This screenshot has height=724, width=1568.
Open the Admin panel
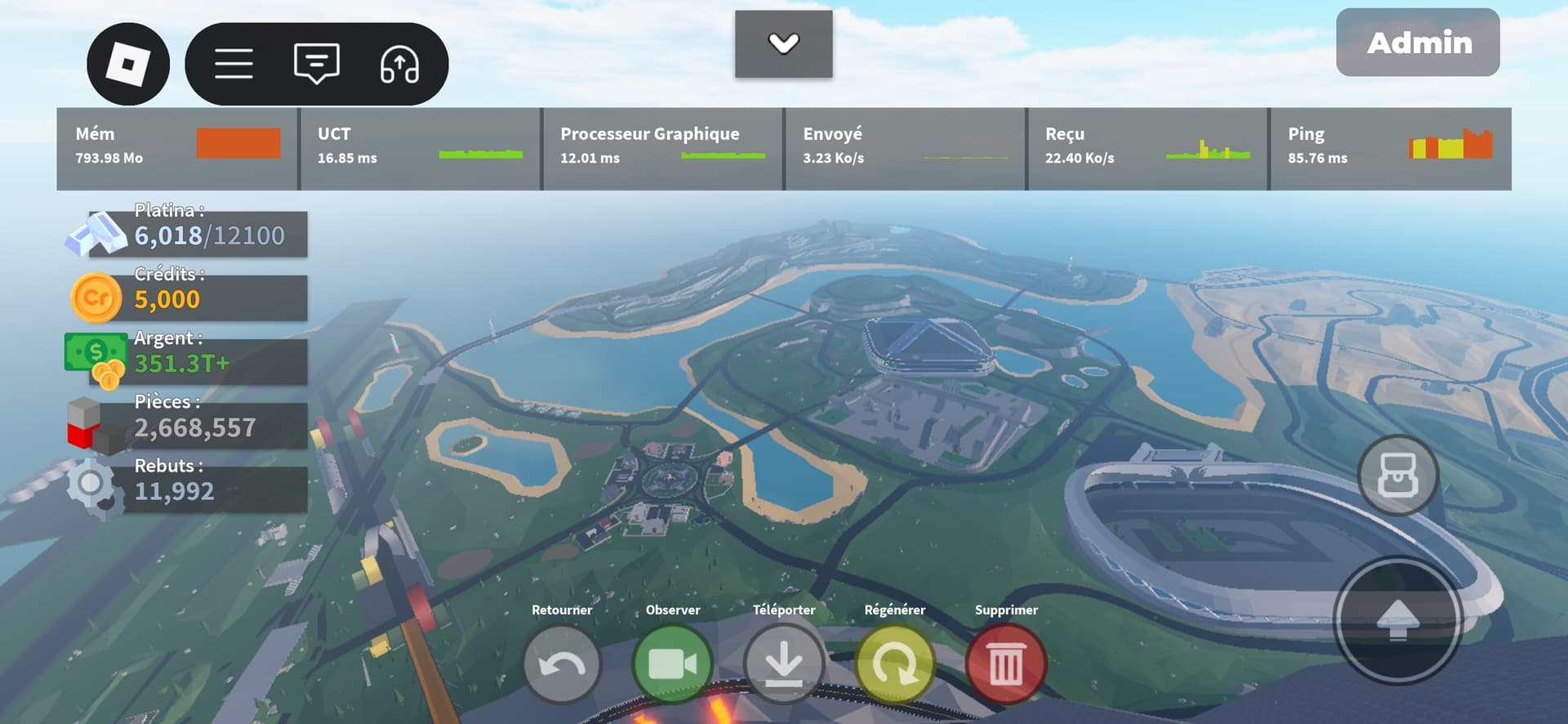(x=1418, y=42)
